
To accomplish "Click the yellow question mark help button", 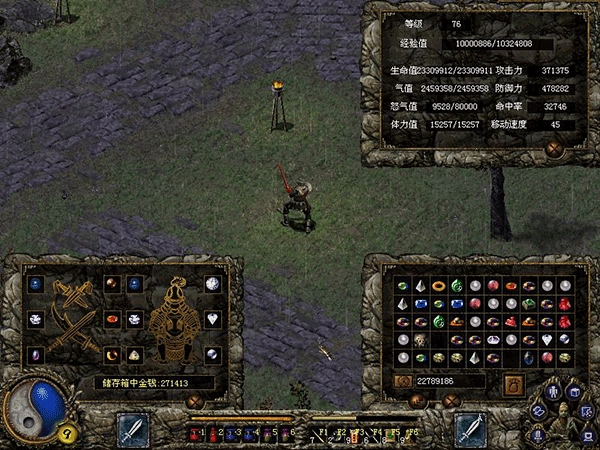I will (x=68, y=433).
